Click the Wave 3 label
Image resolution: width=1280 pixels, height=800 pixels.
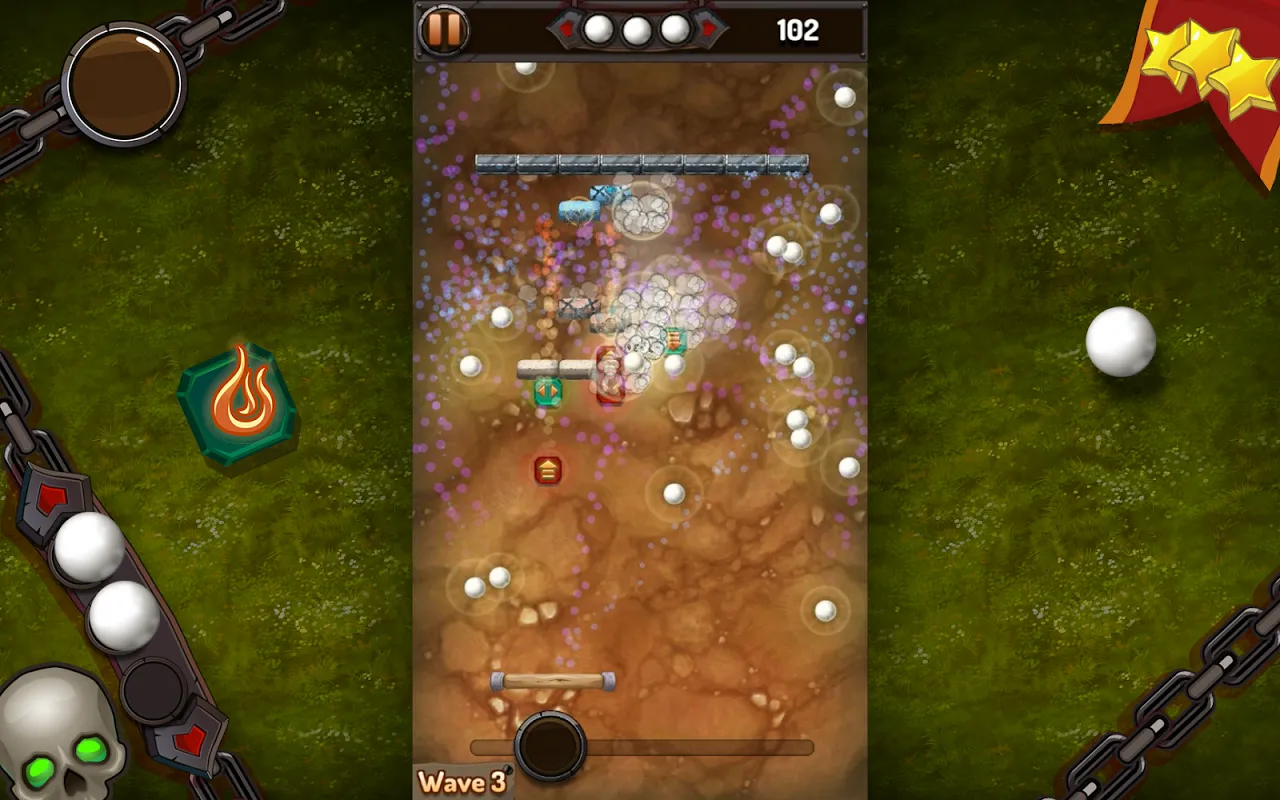(462, 783)
